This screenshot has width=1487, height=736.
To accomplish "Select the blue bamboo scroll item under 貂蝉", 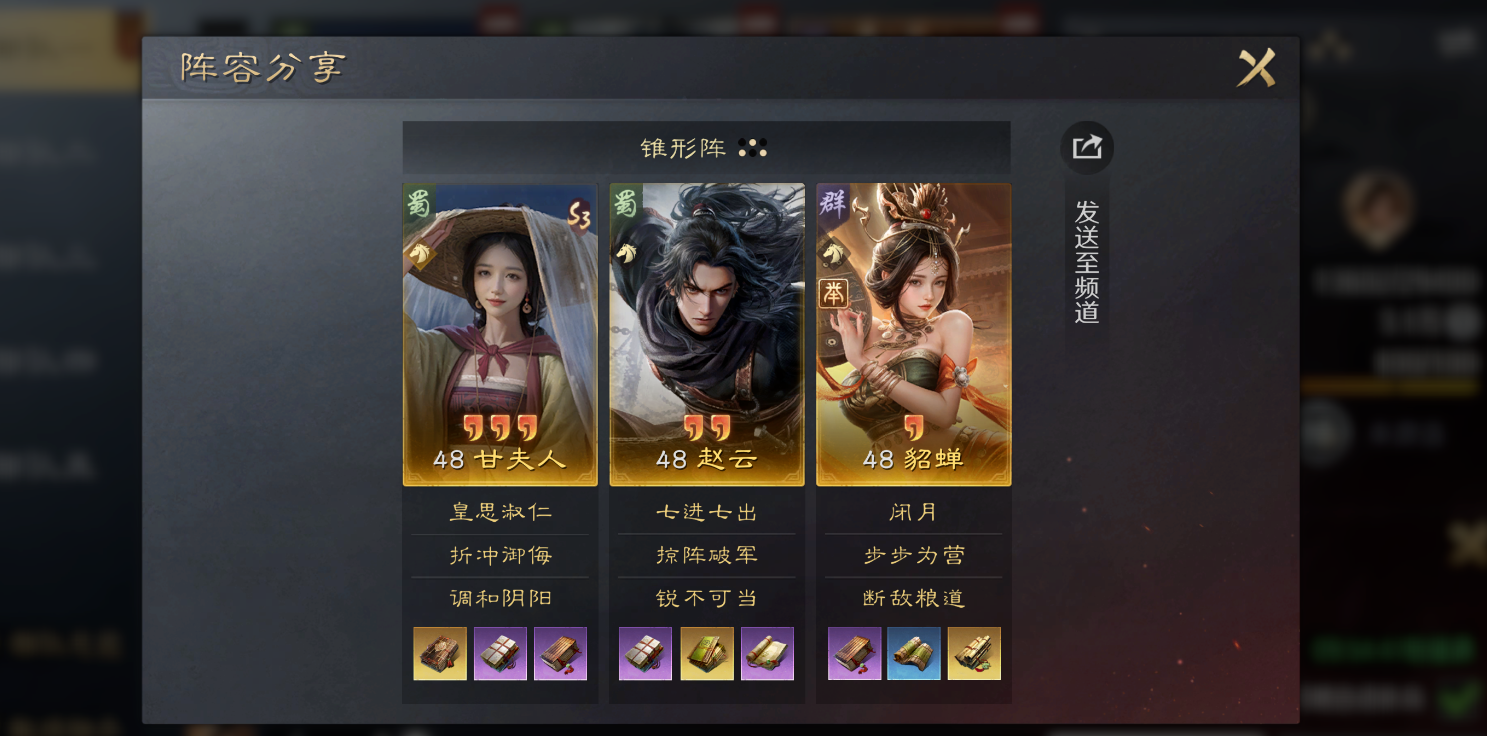I will [x=912, y=653].
